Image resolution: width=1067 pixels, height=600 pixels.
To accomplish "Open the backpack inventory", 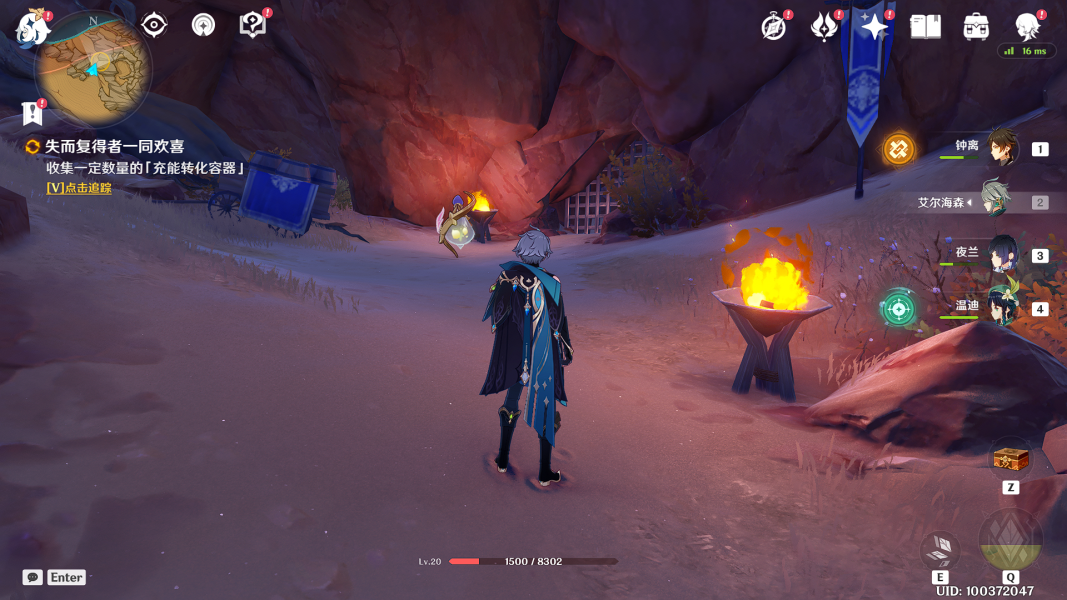I will (x=976, y=27).
